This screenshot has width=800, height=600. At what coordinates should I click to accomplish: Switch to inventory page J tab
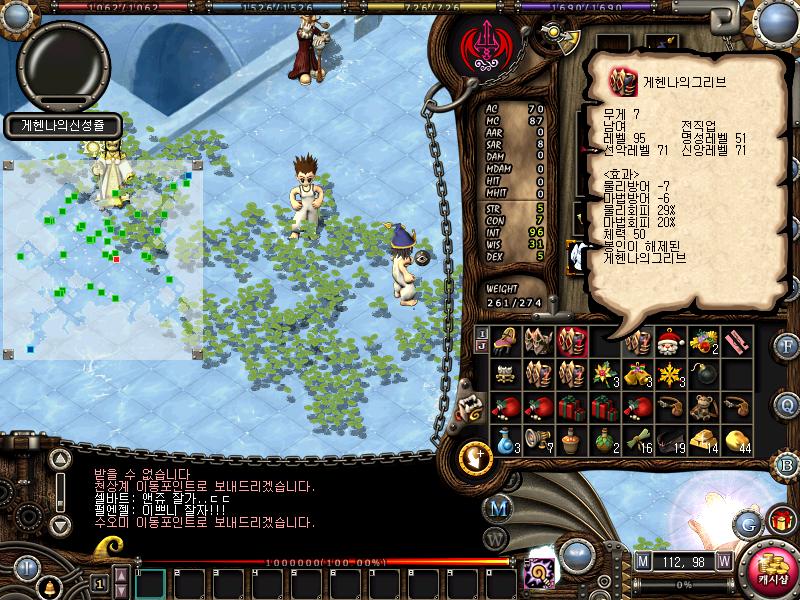(482, 347)
